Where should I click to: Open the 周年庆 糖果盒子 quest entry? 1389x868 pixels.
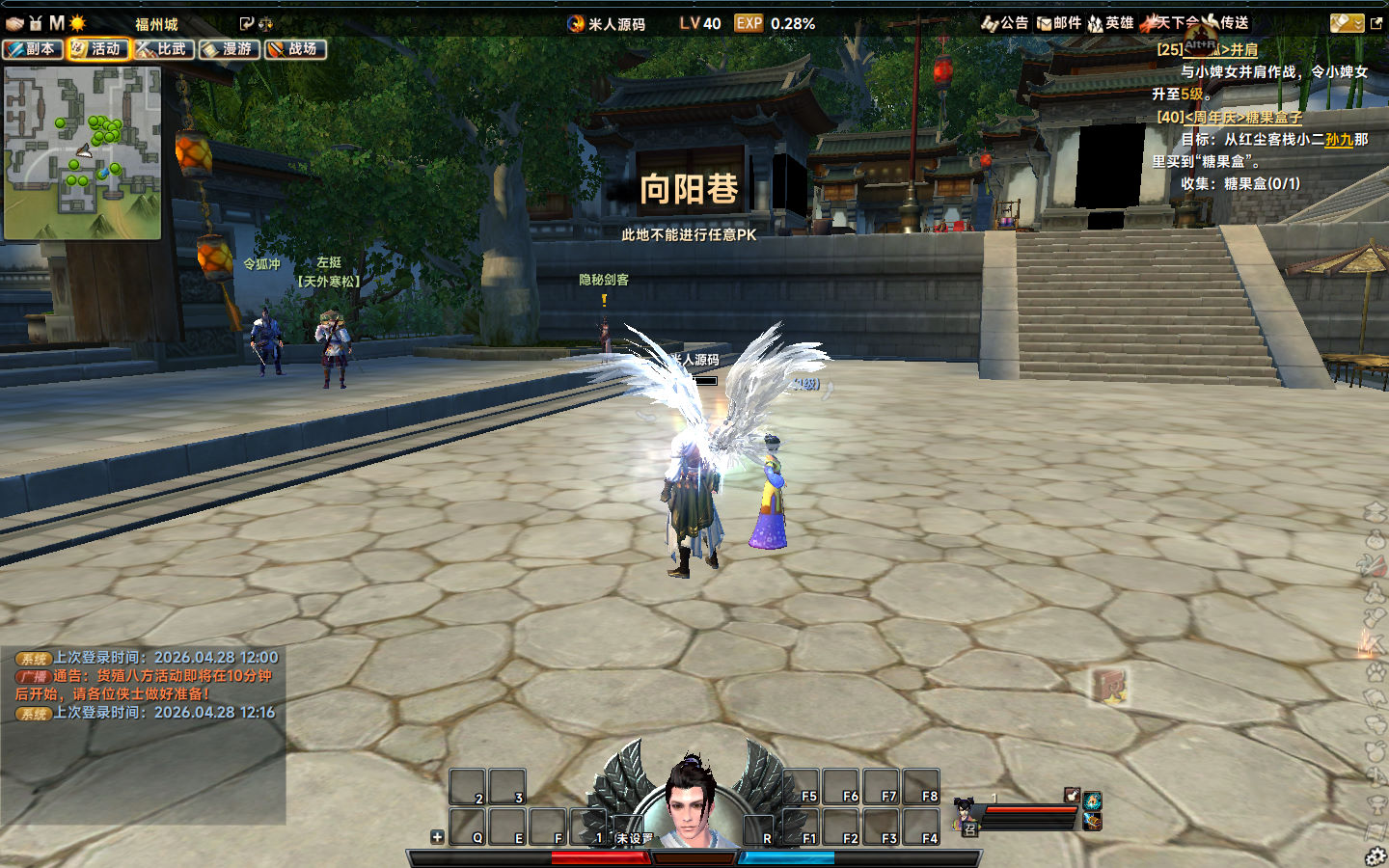[x=1230, y=117]
